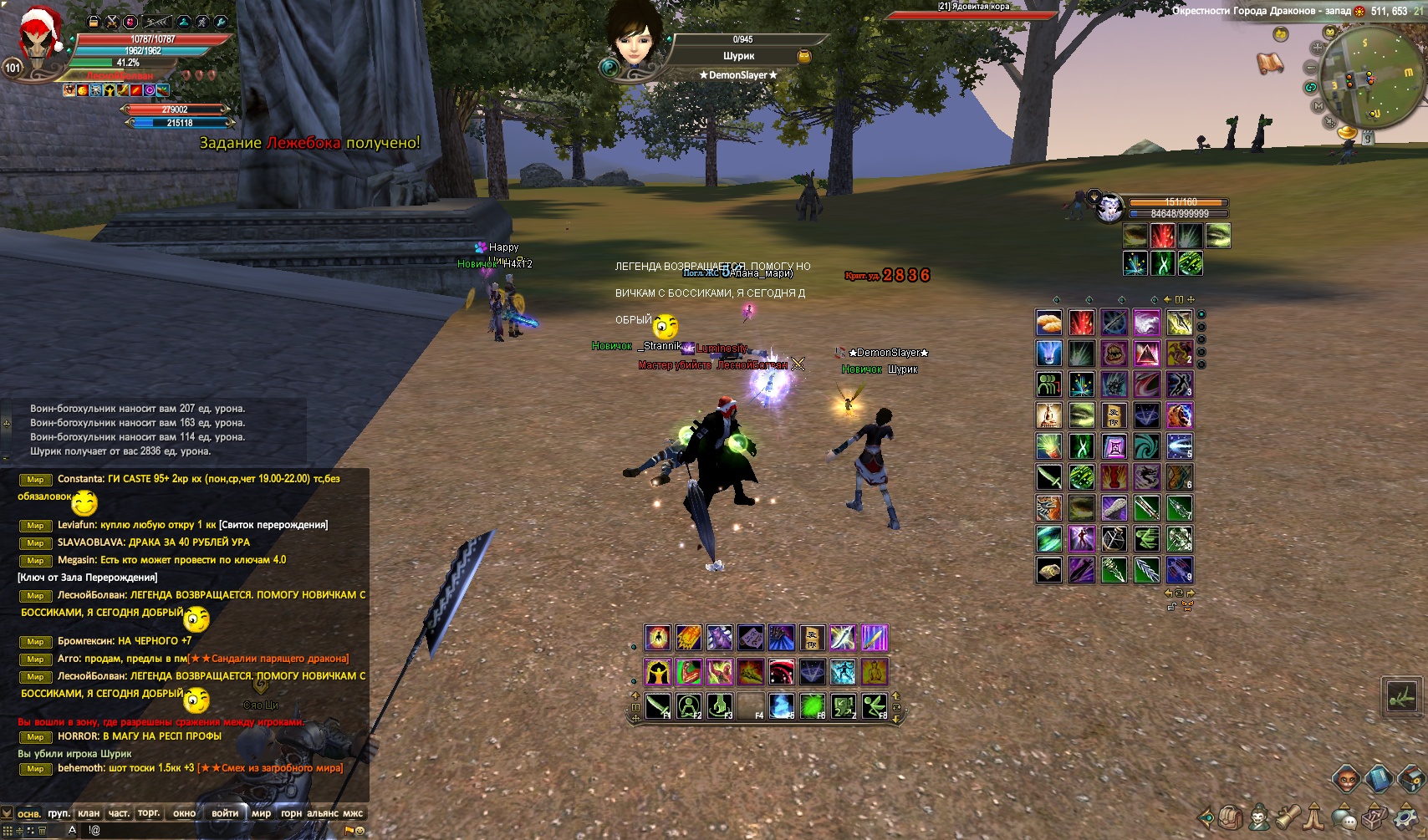Use the bread food item slot
The height and width of the screenshot is (840, 1428).
point(1049,323)
